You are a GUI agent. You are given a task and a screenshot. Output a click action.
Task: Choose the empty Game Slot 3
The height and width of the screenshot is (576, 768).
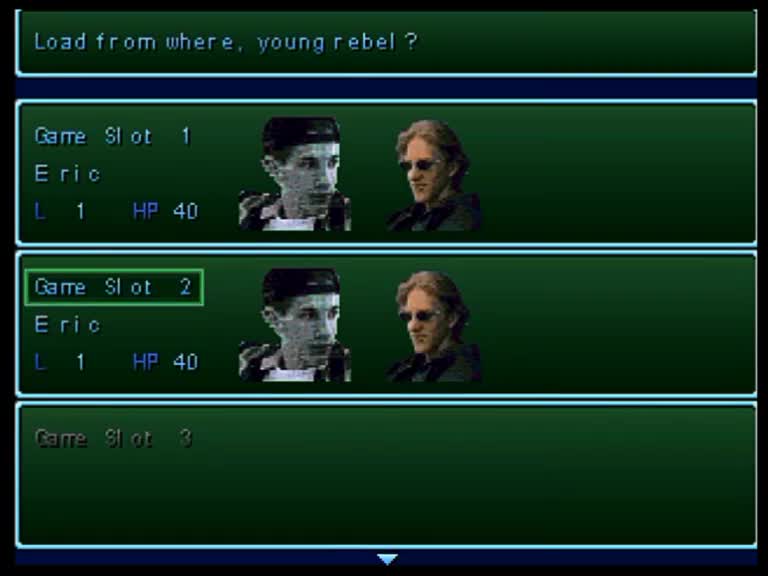pyautogui.click(x=386, y=474)
